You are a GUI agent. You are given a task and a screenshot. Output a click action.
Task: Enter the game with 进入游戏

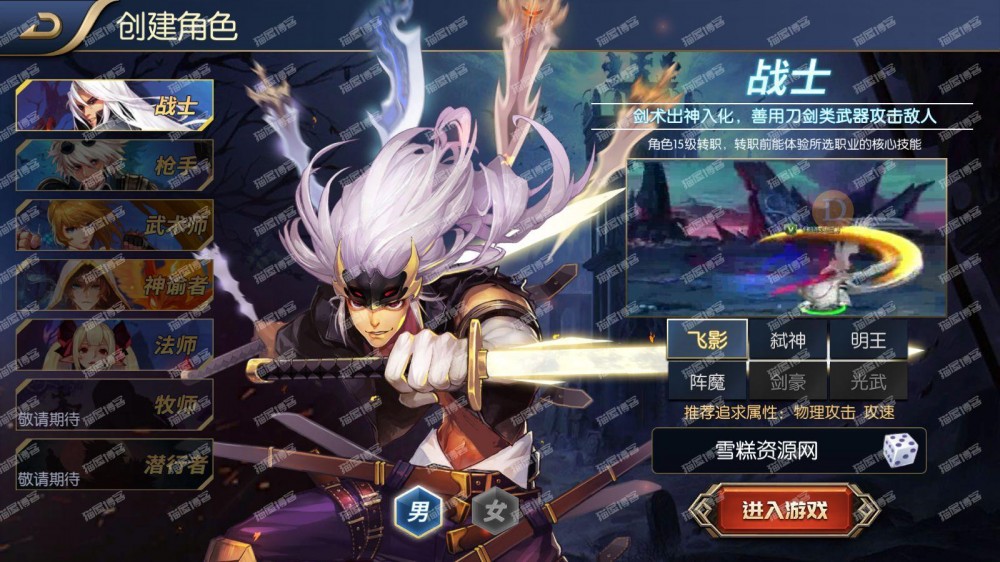(784, 510)
